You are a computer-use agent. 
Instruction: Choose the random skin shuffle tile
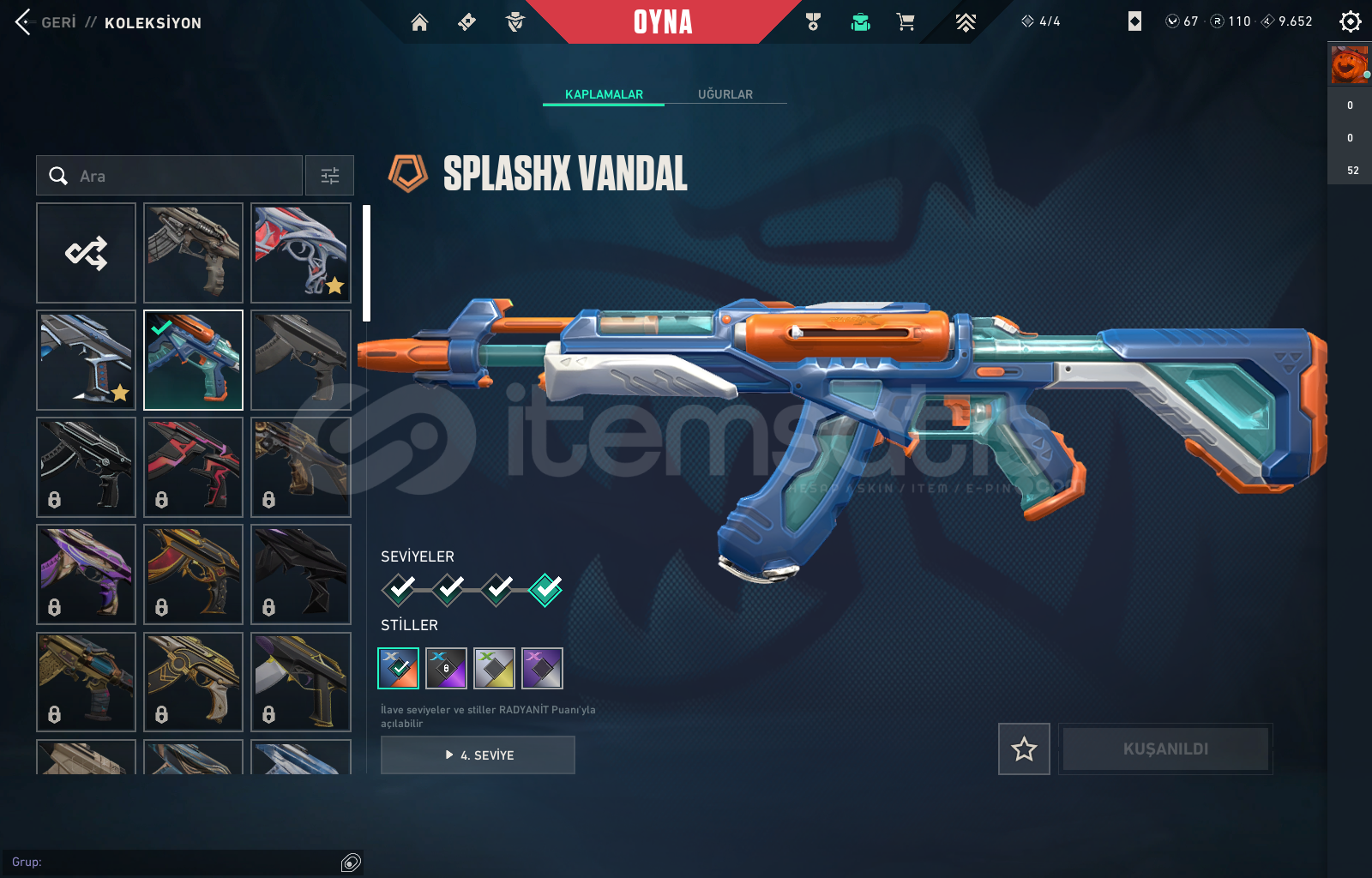point(87,253)
